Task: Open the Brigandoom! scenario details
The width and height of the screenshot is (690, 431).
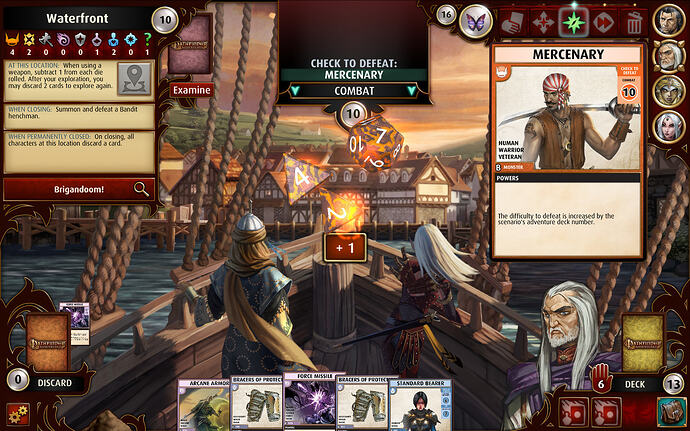Action: [x=78, y=188]
